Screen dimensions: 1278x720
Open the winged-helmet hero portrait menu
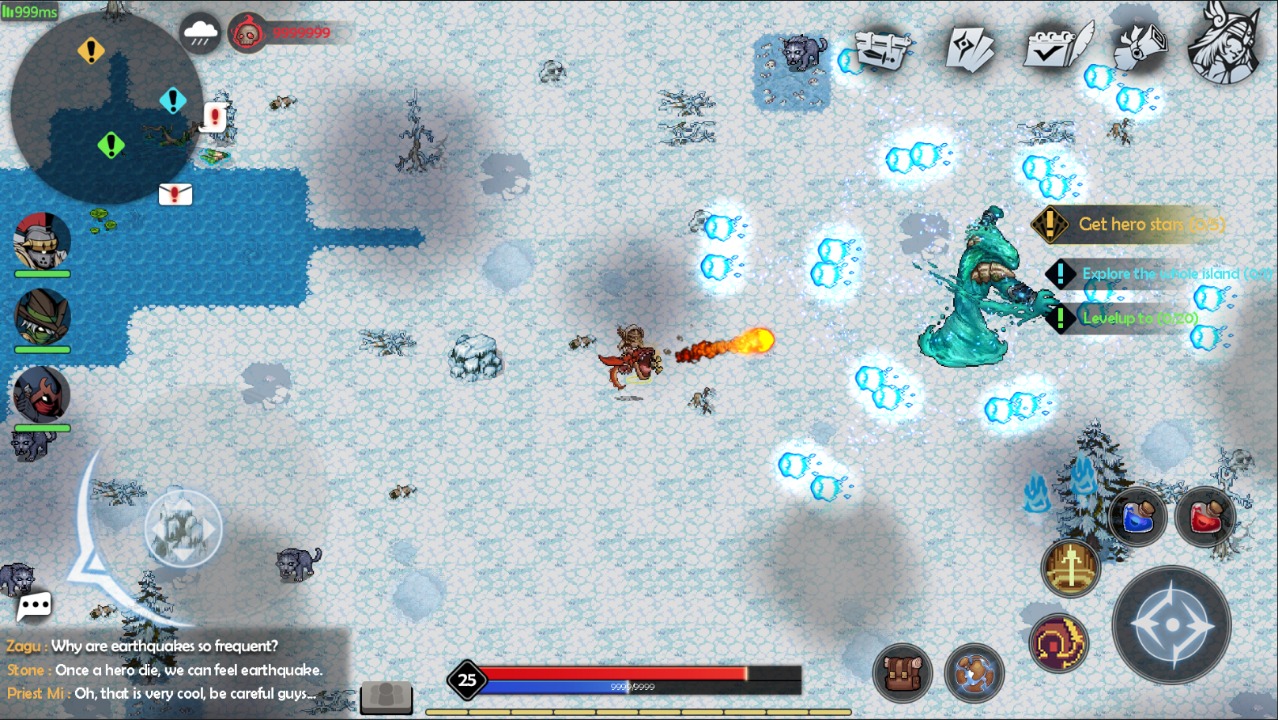1224,44
